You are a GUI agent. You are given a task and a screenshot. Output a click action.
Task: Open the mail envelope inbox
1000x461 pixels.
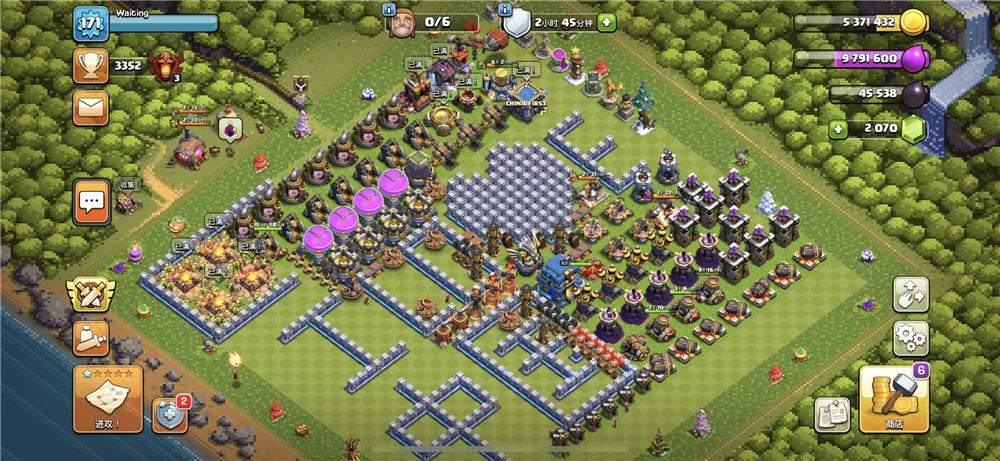coord(91,105)
